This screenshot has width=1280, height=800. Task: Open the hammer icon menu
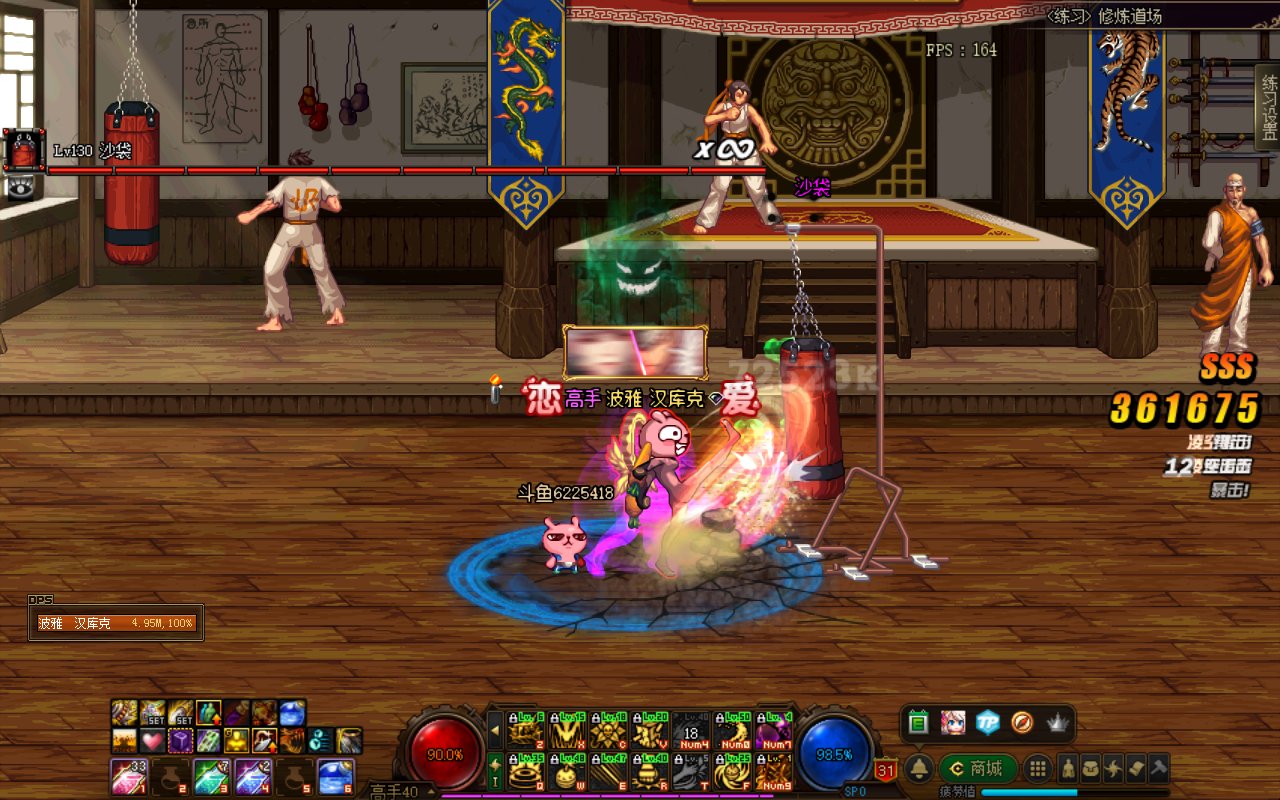[x=1158, y=768]
